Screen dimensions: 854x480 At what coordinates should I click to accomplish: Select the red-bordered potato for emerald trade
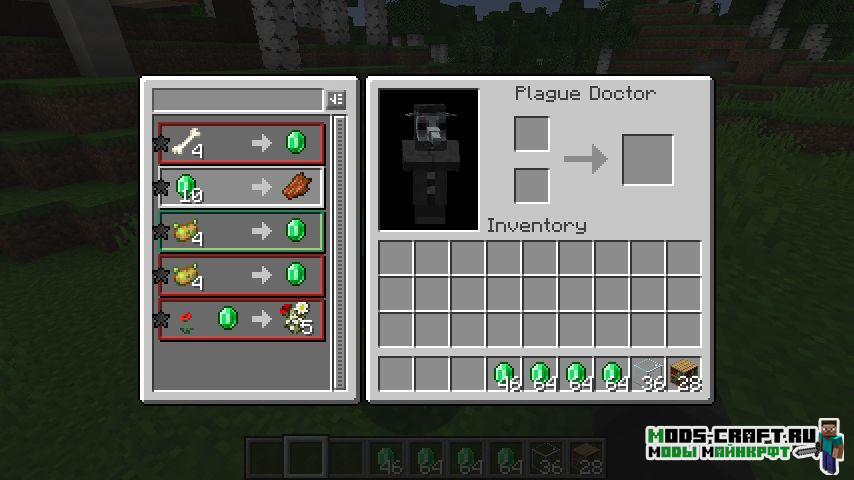[241, 275]
